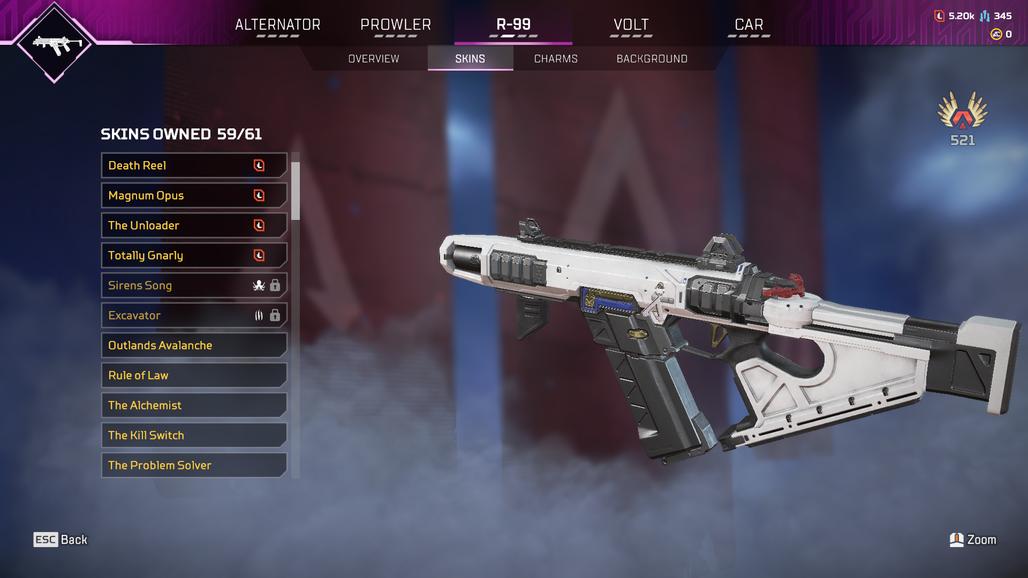
Task: Pick The Kill Switch skin
Action: (x=194, y=435)
